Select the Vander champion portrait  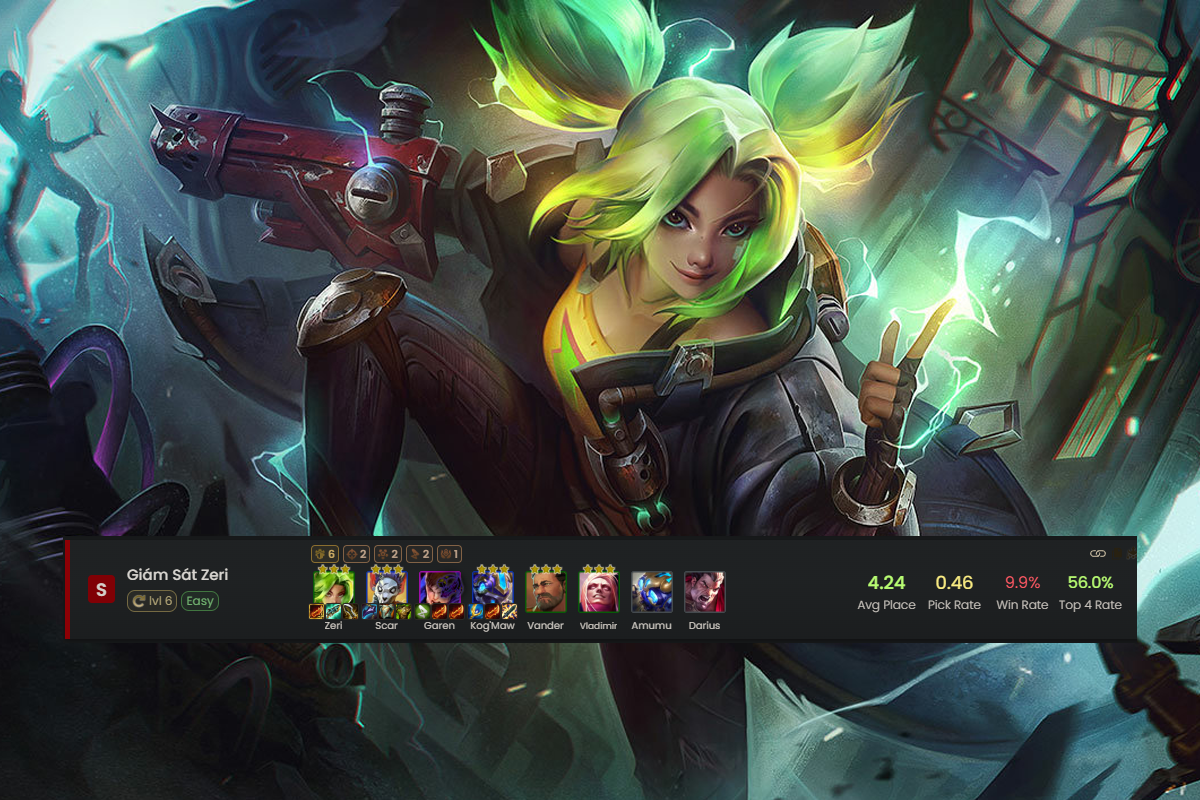546,591
